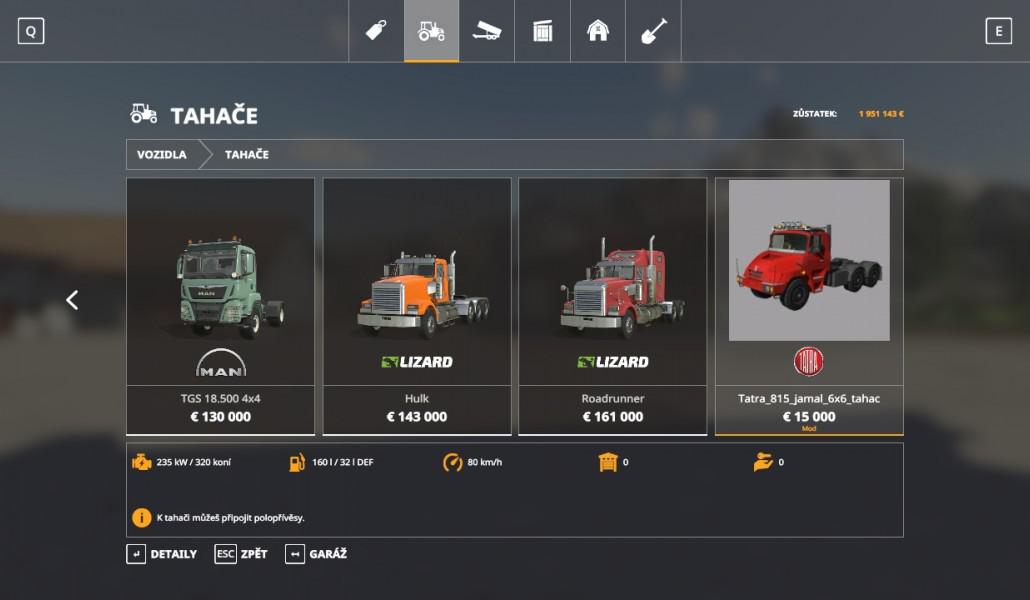1030x600 pixels.
Task: Go back with the ZPĚT button
Action: pyautogui.click(x=242, y=554)
